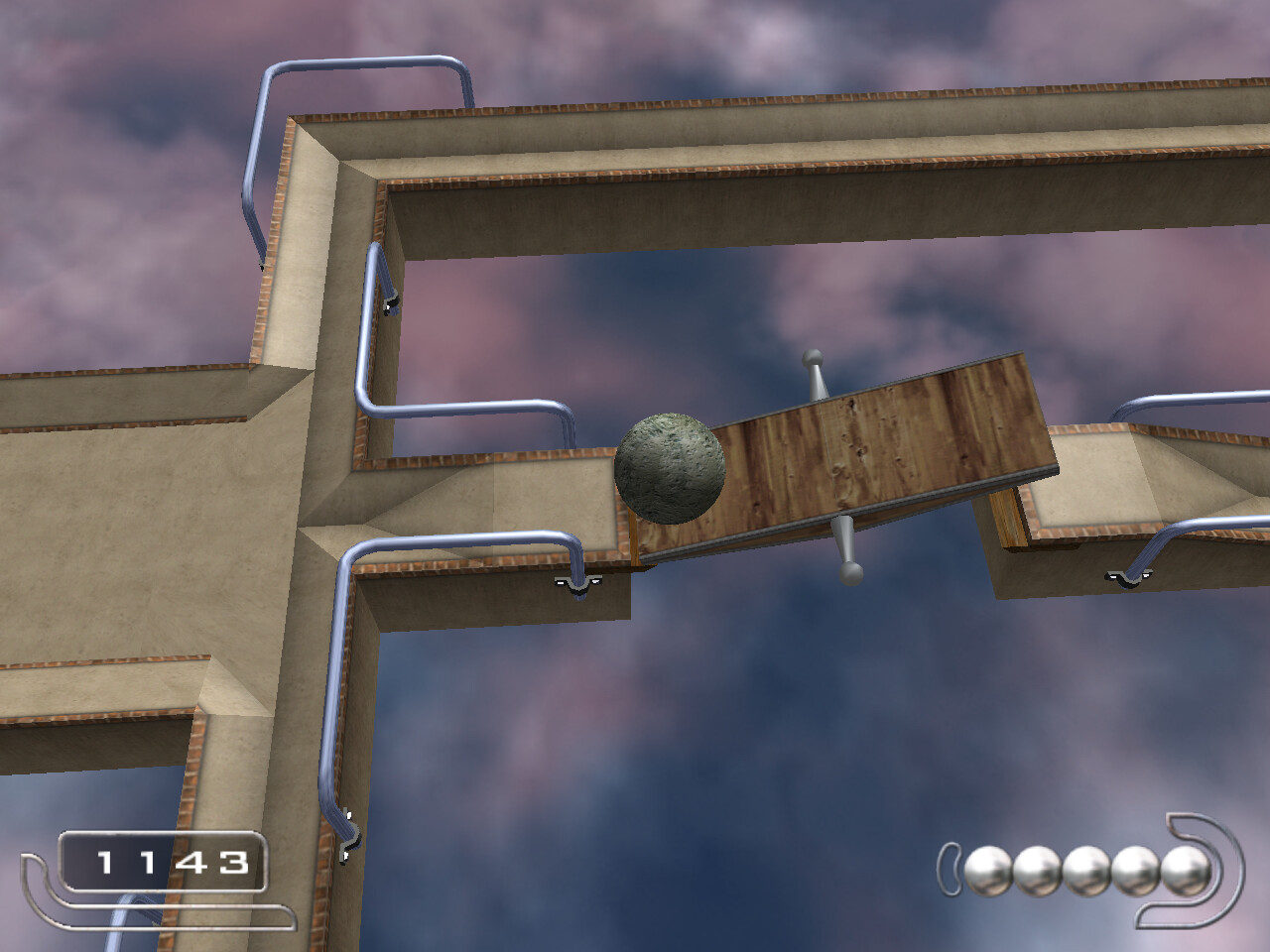Click the cloudy sky in the background
1270x952 pixels.
point(754,714)
